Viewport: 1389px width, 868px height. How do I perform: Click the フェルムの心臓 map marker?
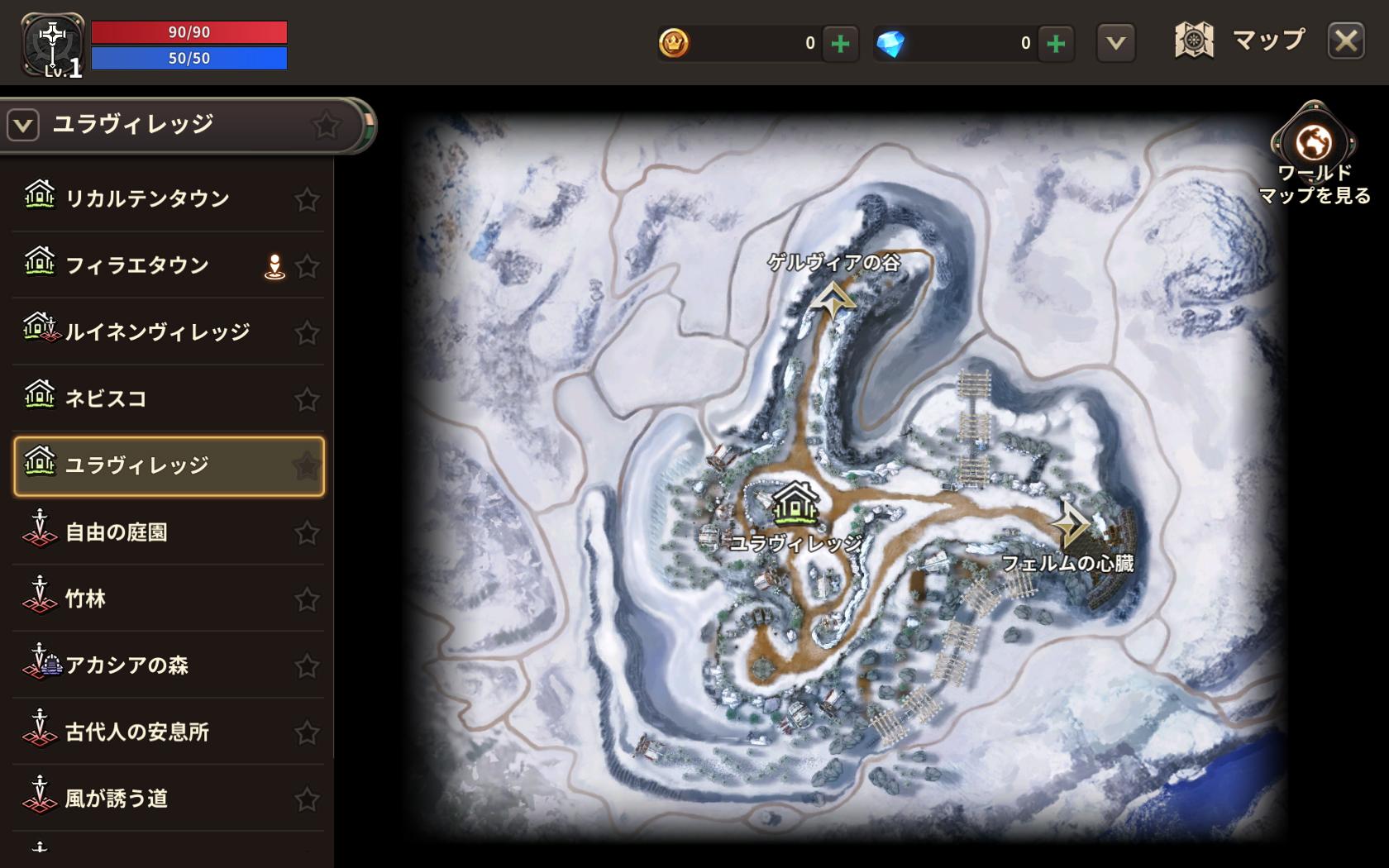click(1070, 524)
